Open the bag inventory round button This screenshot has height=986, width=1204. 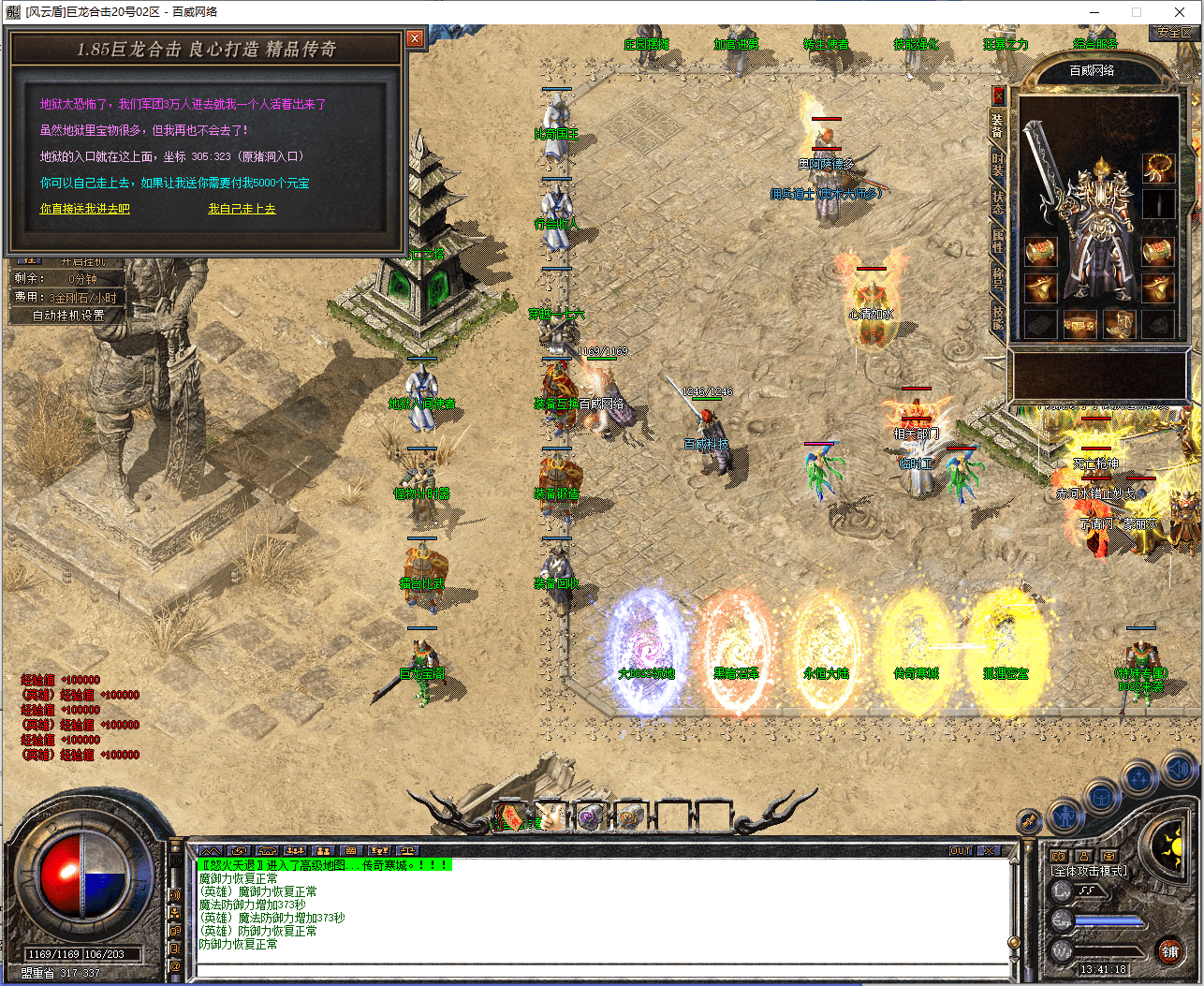pos(1102,798)
